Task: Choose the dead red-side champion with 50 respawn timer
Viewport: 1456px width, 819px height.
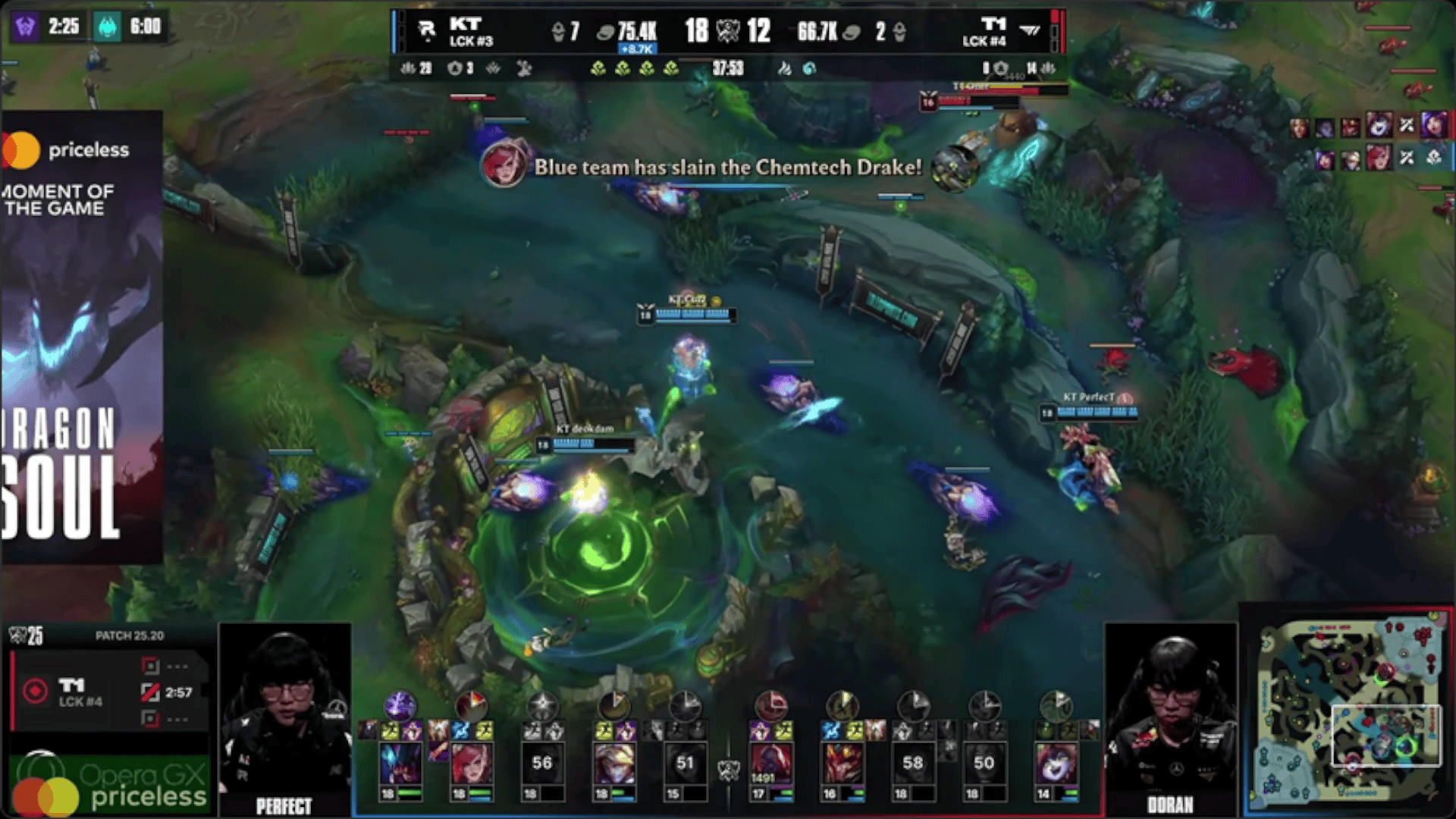Action: [x=984, y=763]
